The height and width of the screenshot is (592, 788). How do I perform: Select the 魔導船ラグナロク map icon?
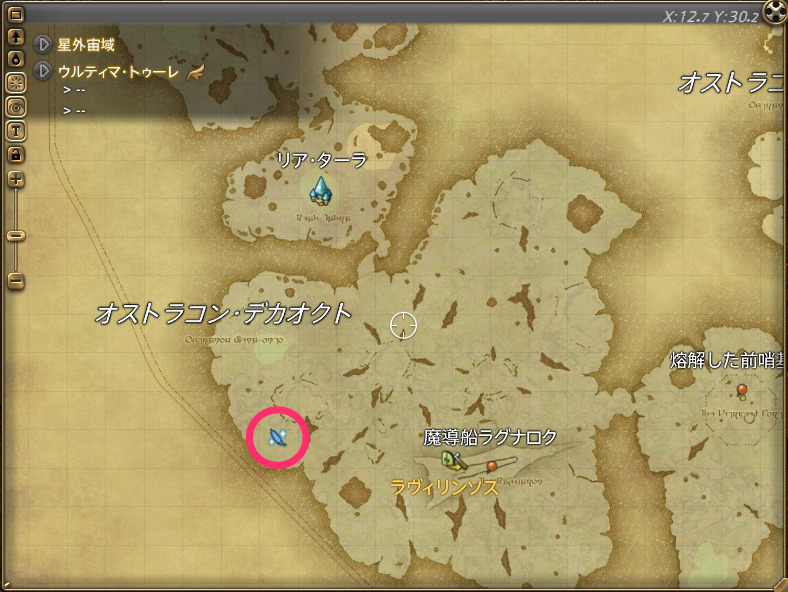pos(451,460)
